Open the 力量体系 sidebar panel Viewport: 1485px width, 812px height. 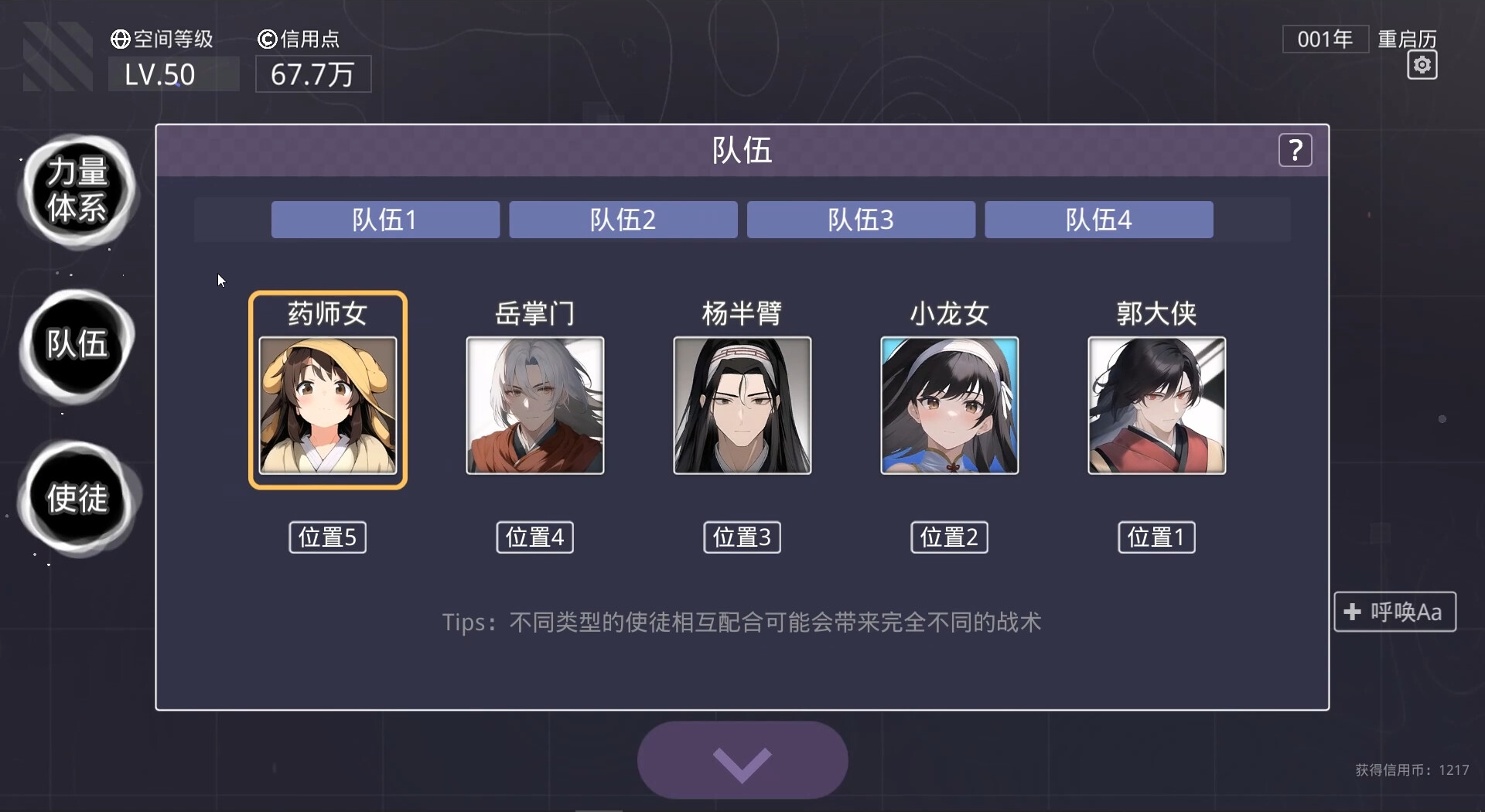pos(77,192)
